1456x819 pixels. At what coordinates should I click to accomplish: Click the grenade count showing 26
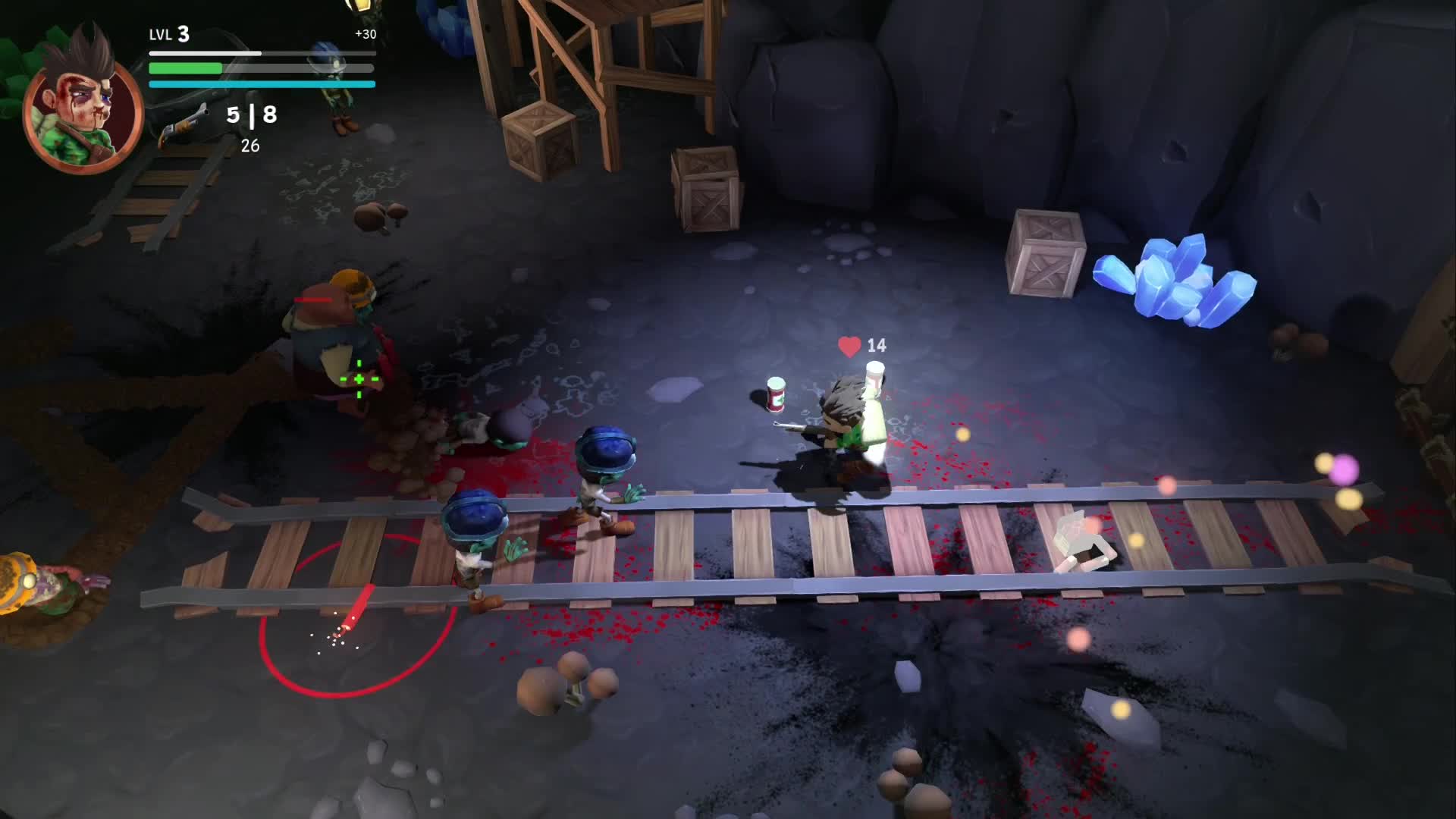[251, 144]
